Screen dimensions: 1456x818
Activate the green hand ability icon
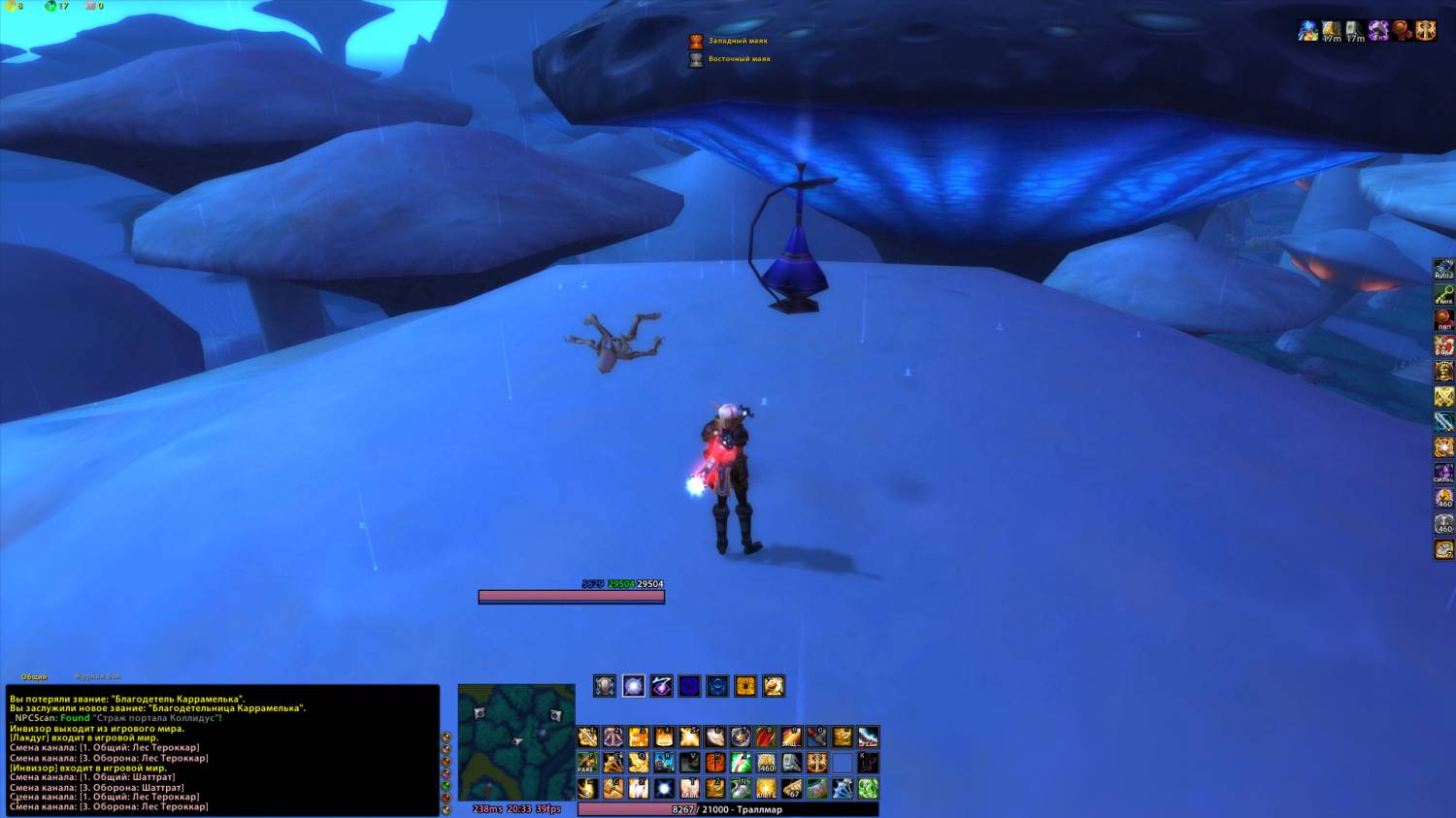[741, 763]
